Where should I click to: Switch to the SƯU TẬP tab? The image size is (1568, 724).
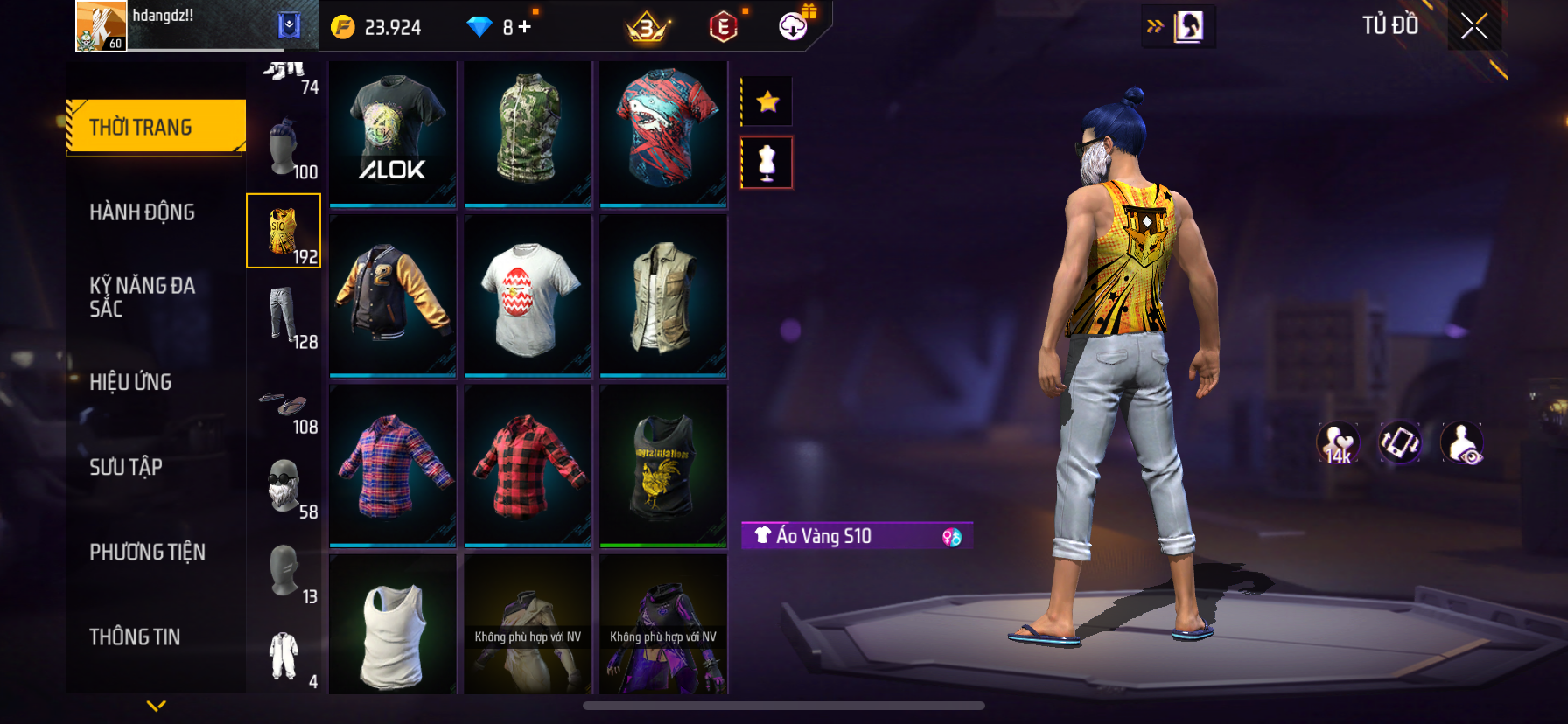[126, 467]
